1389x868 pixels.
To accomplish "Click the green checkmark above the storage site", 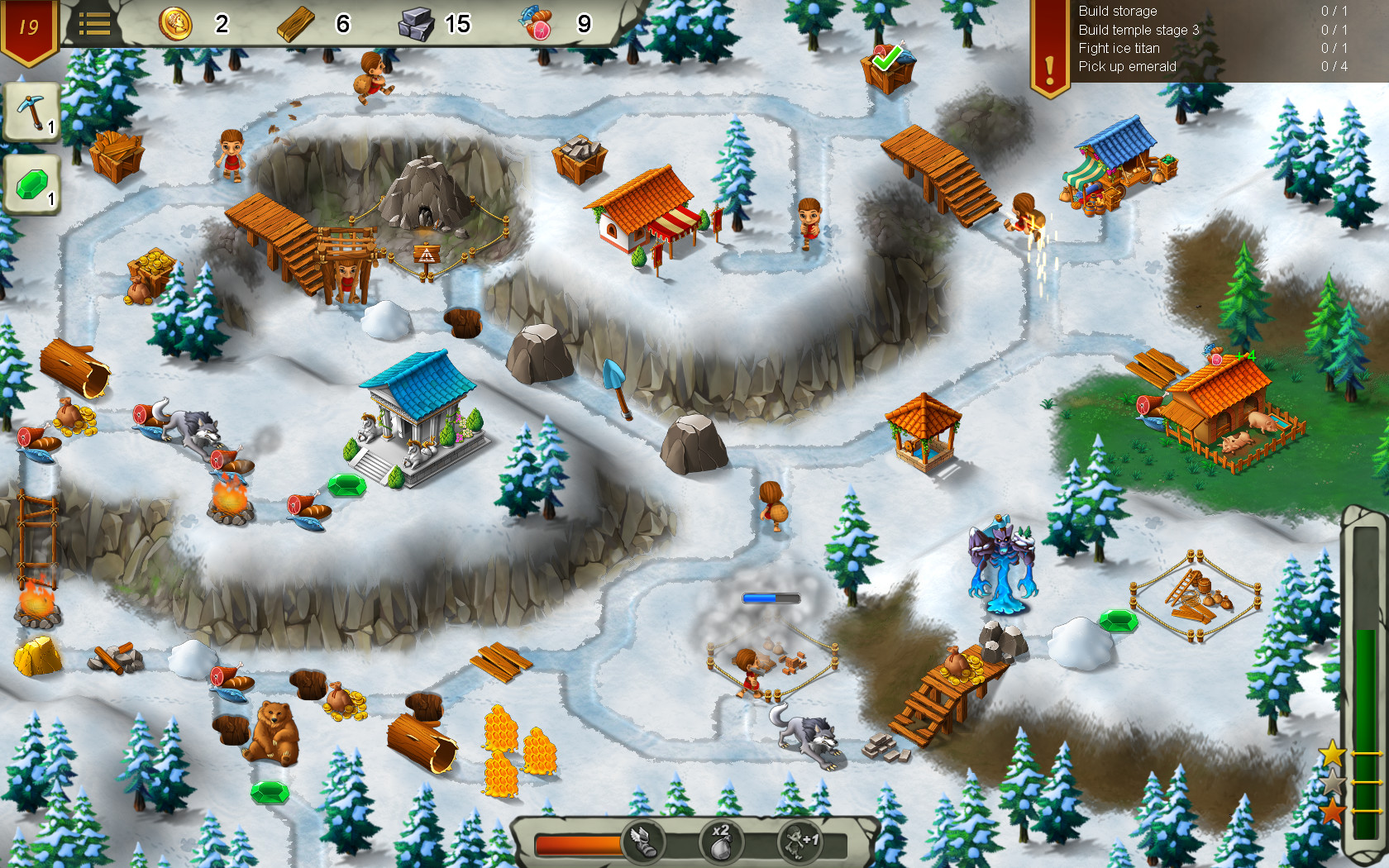I will (886, 60).
